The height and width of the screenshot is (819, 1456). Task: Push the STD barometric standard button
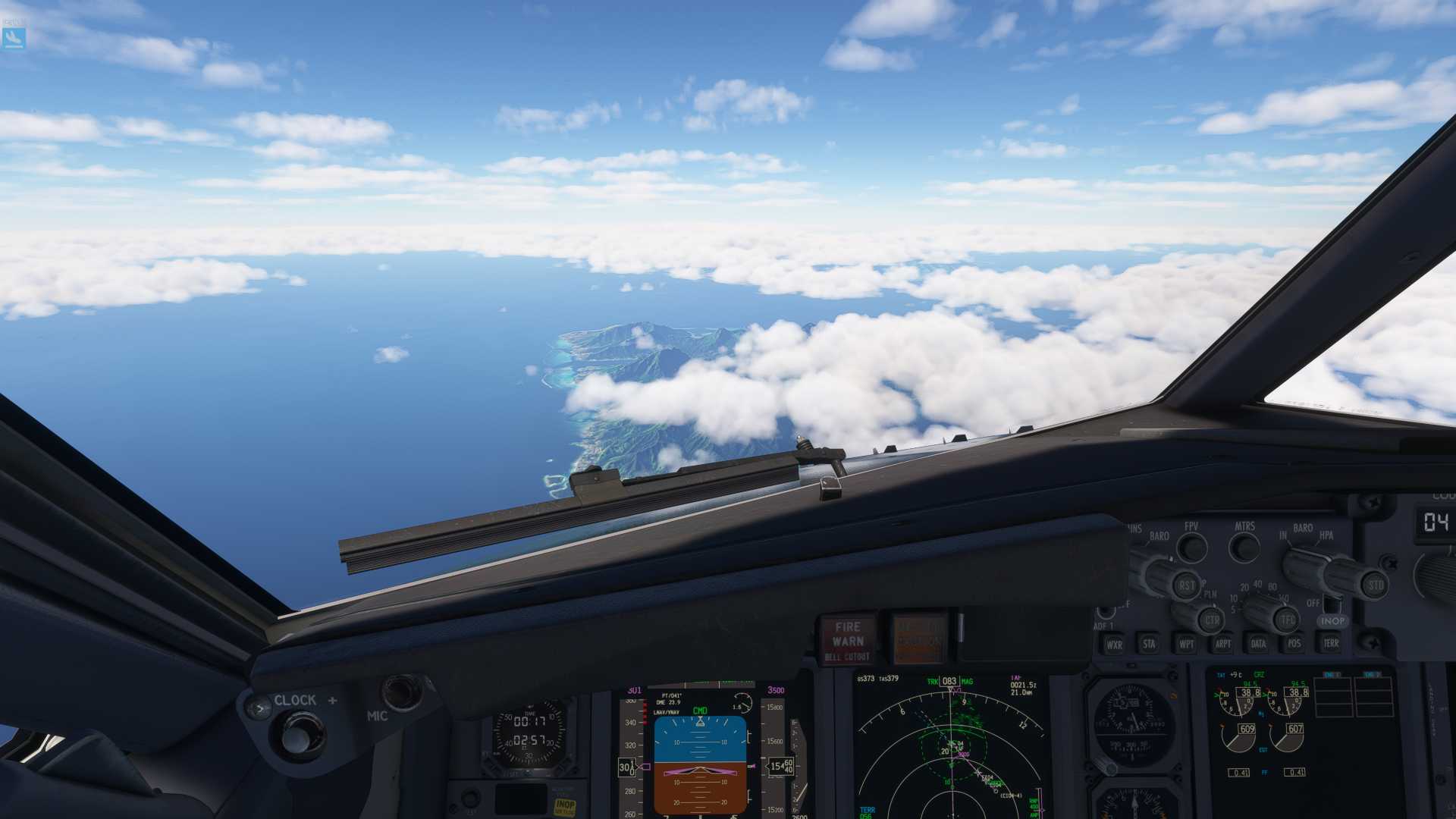[x=1375, y=585]
